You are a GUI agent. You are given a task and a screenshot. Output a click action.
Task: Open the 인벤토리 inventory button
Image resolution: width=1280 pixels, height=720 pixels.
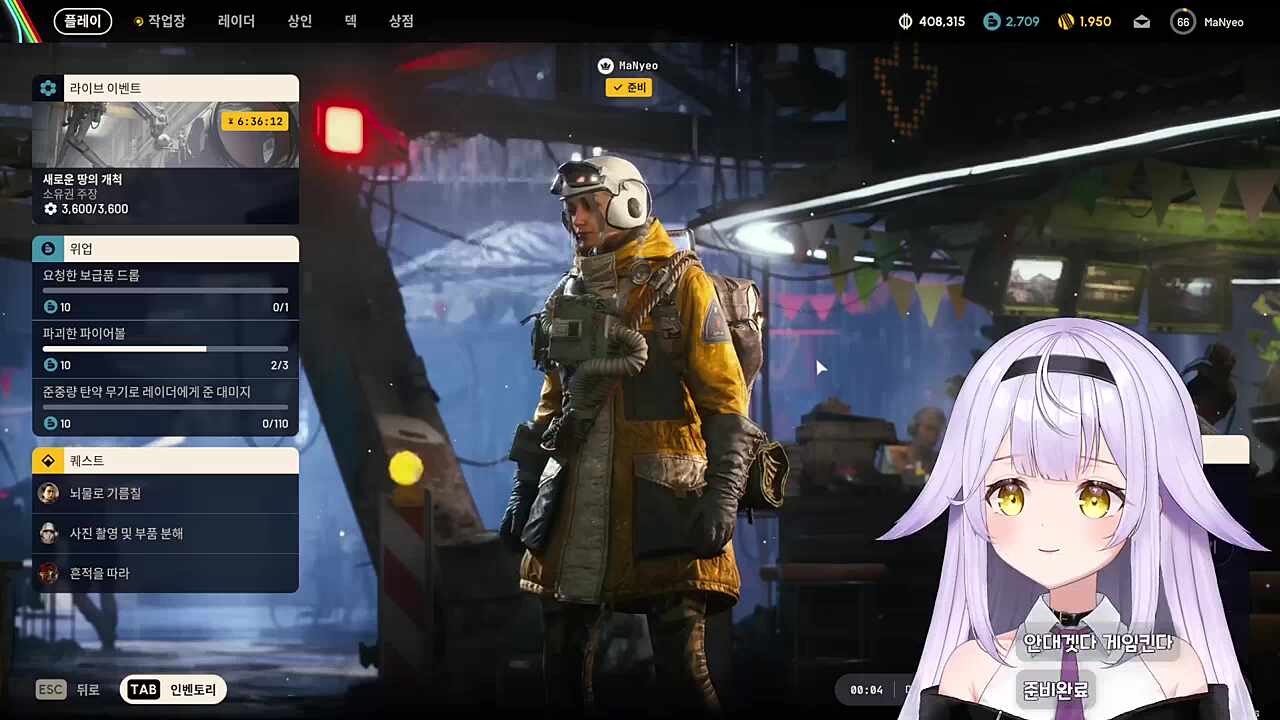173,689
